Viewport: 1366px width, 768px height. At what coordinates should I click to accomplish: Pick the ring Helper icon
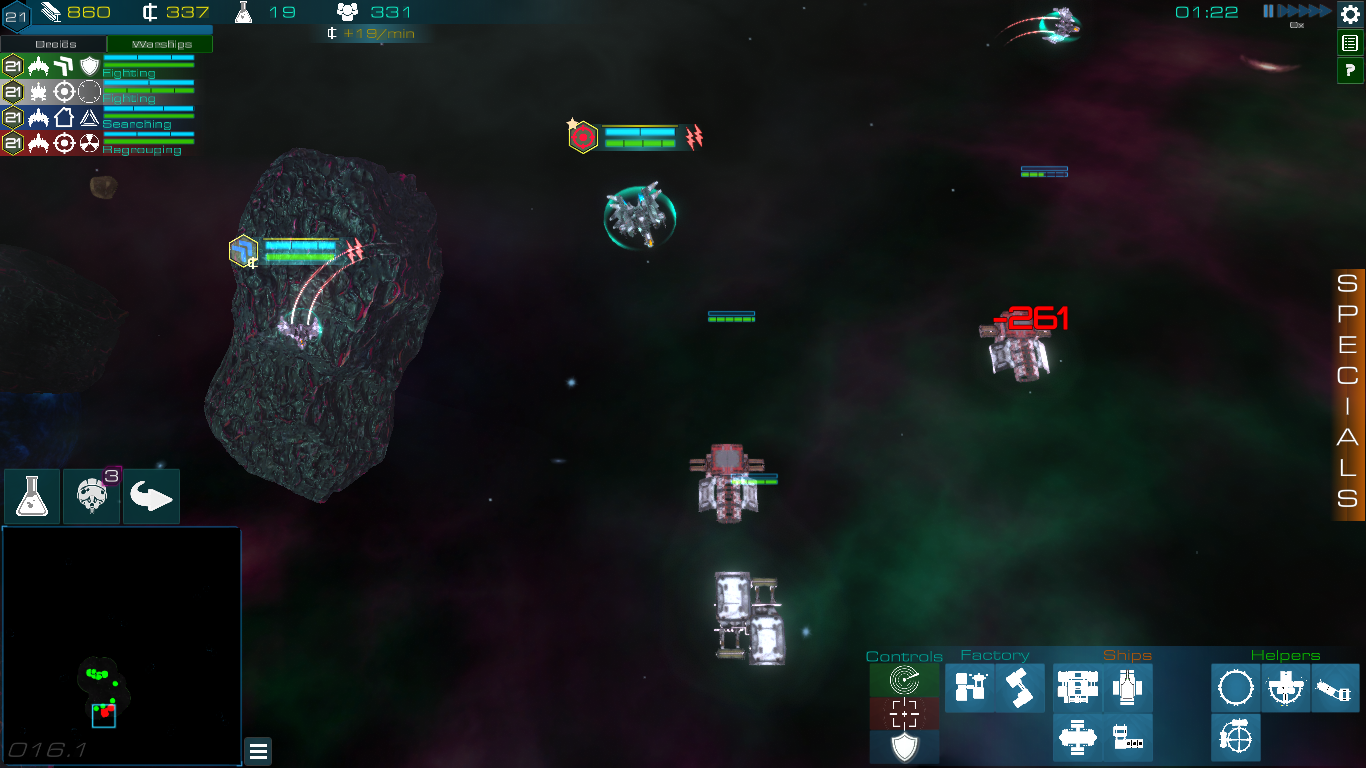pyautogui.click(x=1235, y=688)
